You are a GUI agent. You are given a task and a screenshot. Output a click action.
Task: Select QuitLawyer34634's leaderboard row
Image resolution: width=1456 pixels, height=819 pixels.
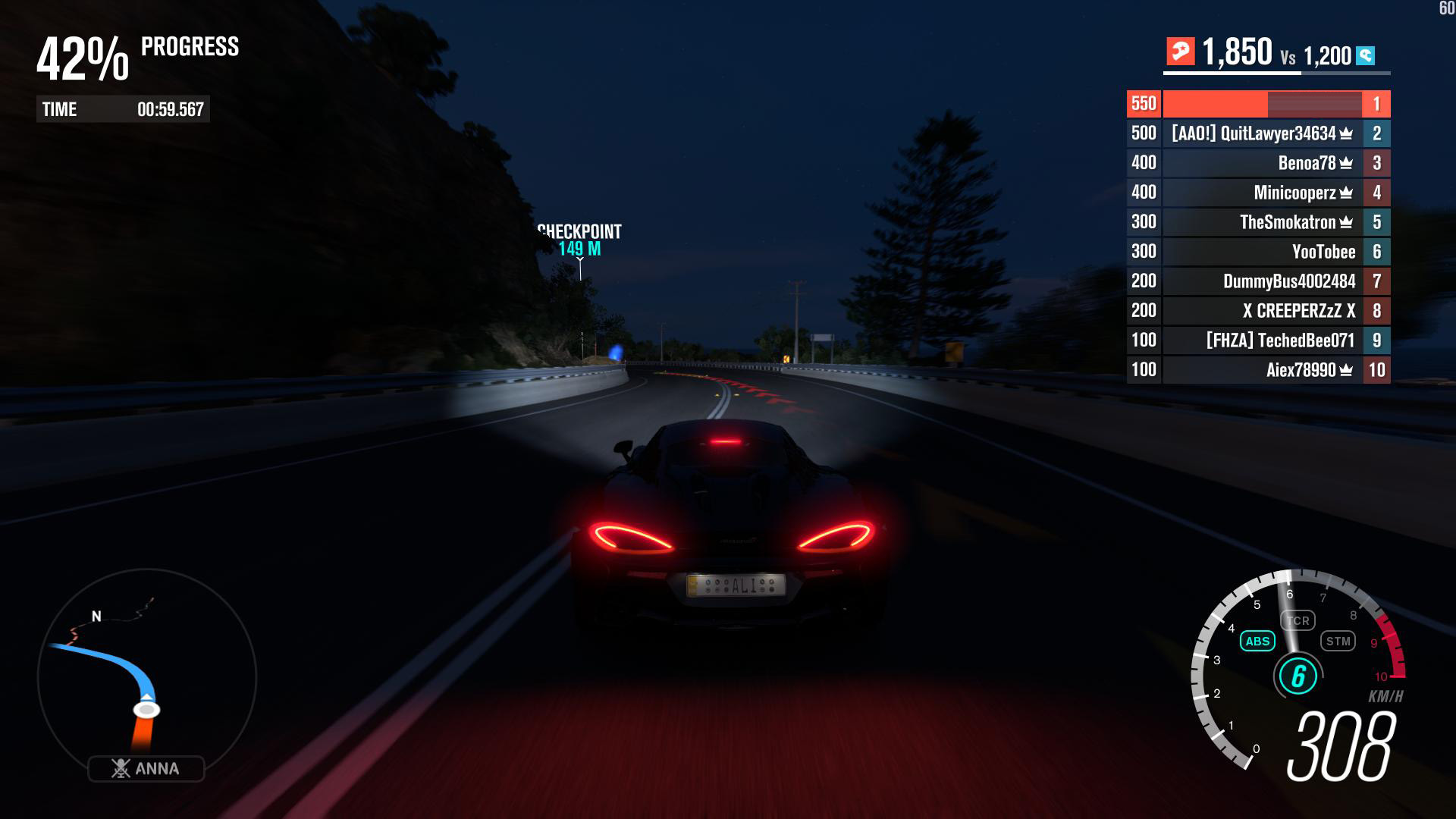coord(1259,133)
